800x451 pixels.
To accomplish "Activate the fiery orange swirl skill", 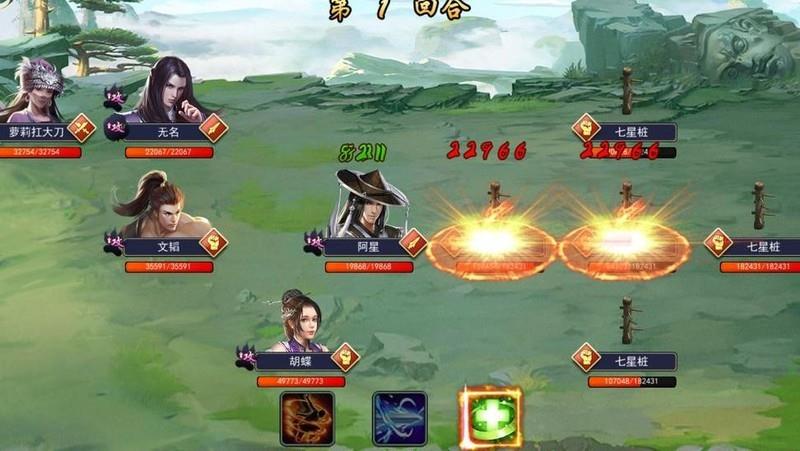I will point(307,418).
